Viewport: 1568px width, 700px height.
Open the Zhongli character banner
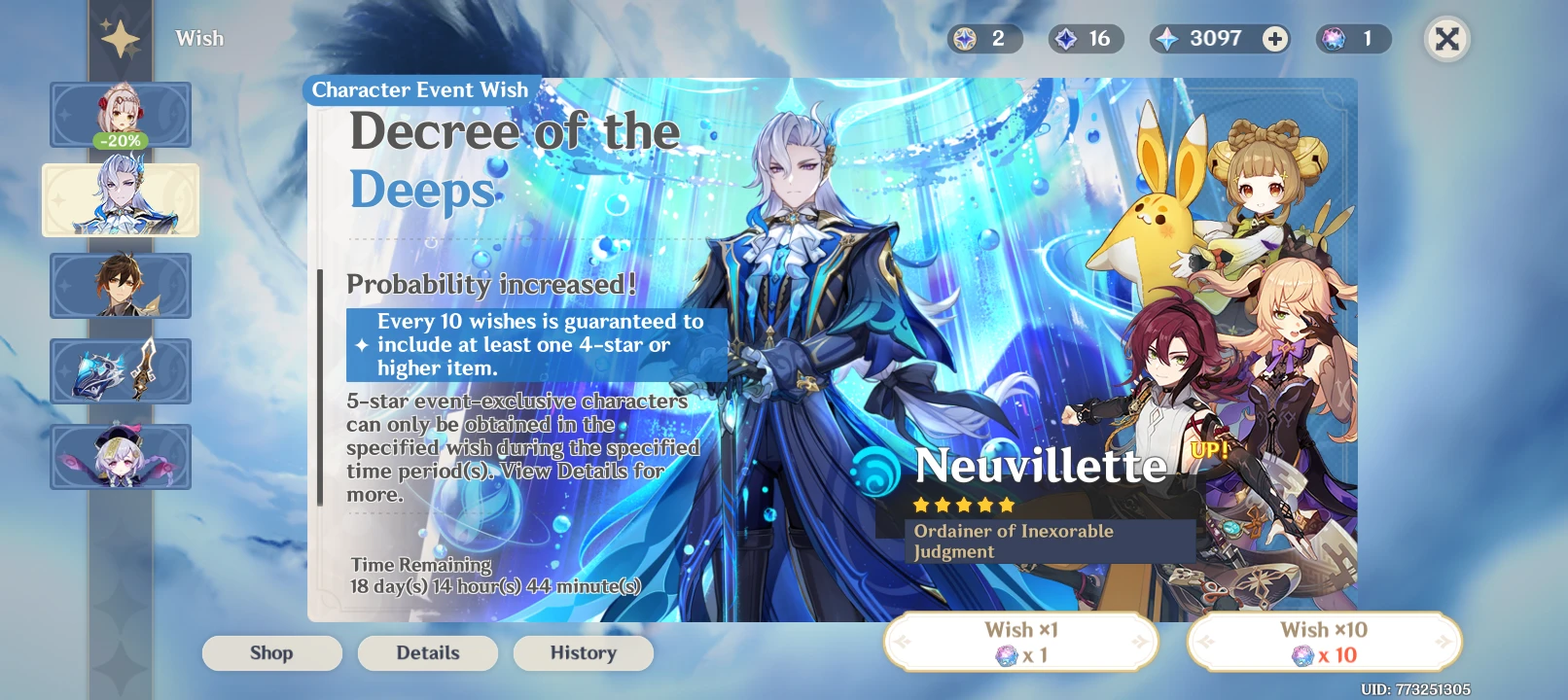click(x=121, y=286)
